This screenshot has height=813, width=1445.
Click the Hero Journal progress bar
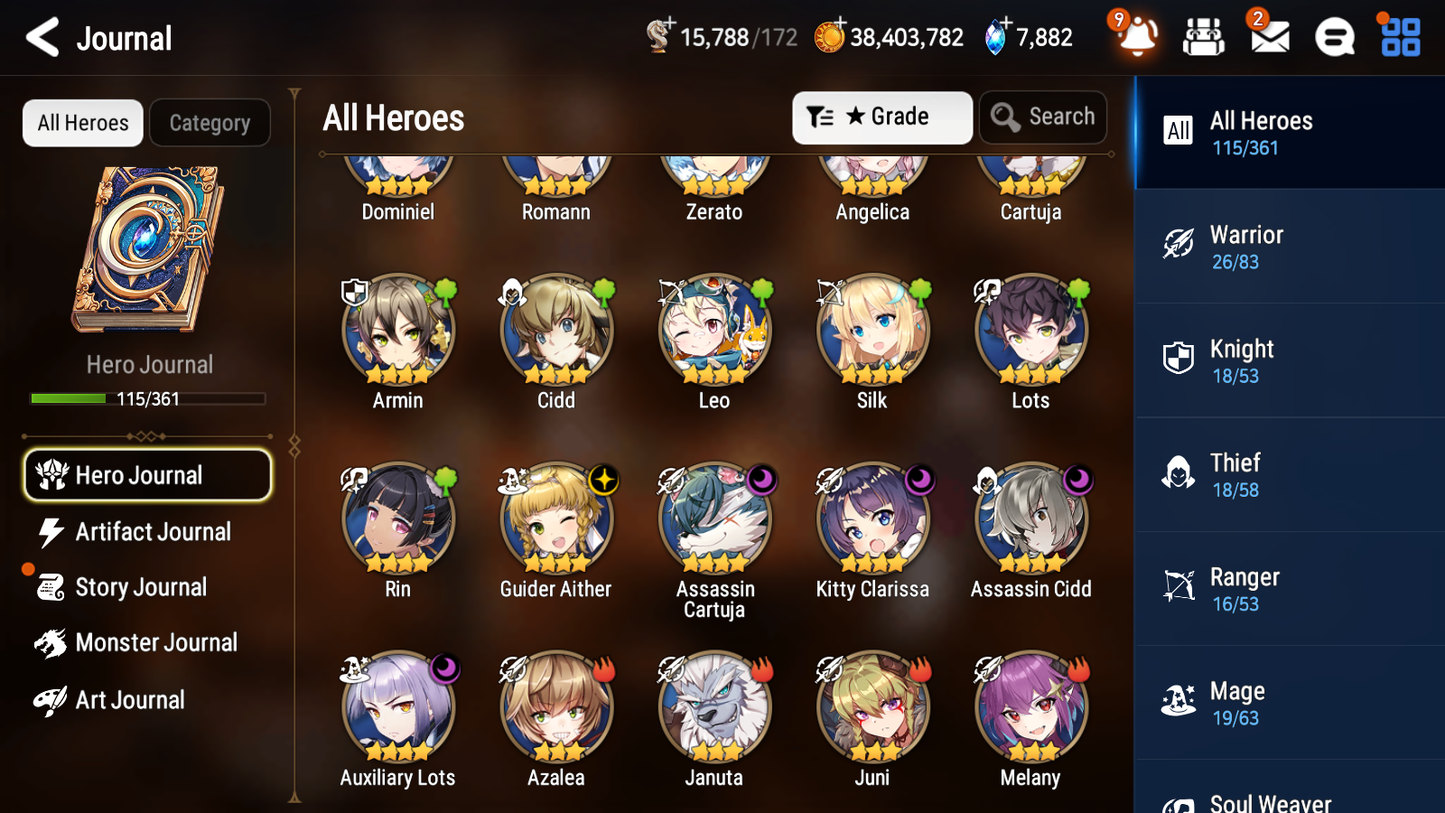click(x=148, y=398)
